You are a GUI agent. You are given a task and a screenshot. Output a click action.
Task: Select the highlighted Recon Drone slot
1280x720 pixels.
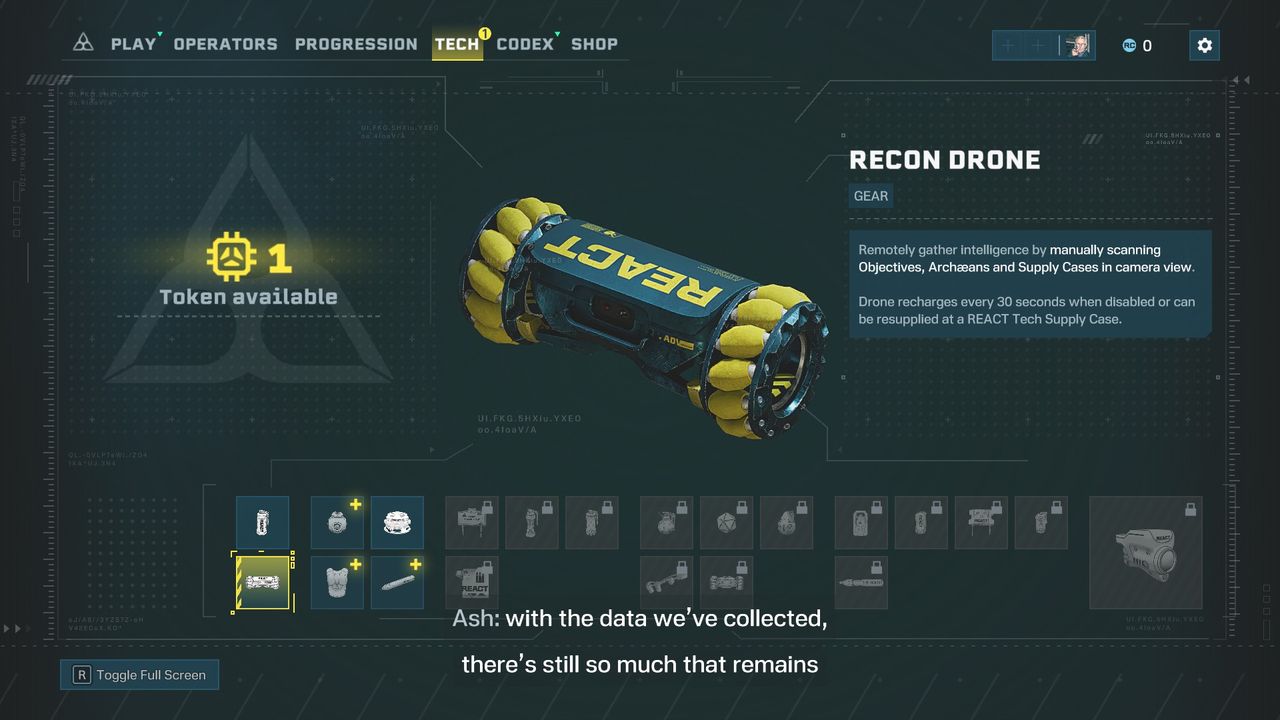pyautogui.click(x=262, y=582)
